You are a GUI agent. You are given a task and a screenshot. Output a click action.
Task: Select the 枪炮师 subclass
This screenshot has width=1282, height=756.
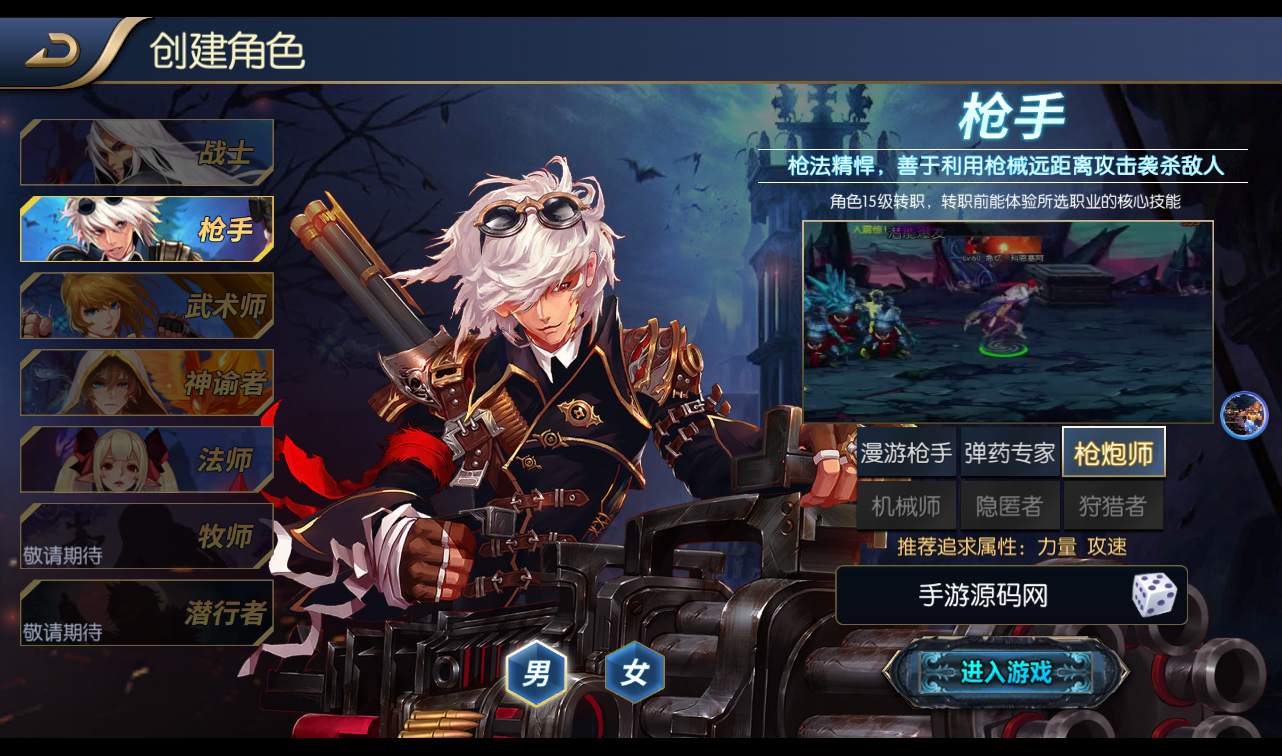1113,453
